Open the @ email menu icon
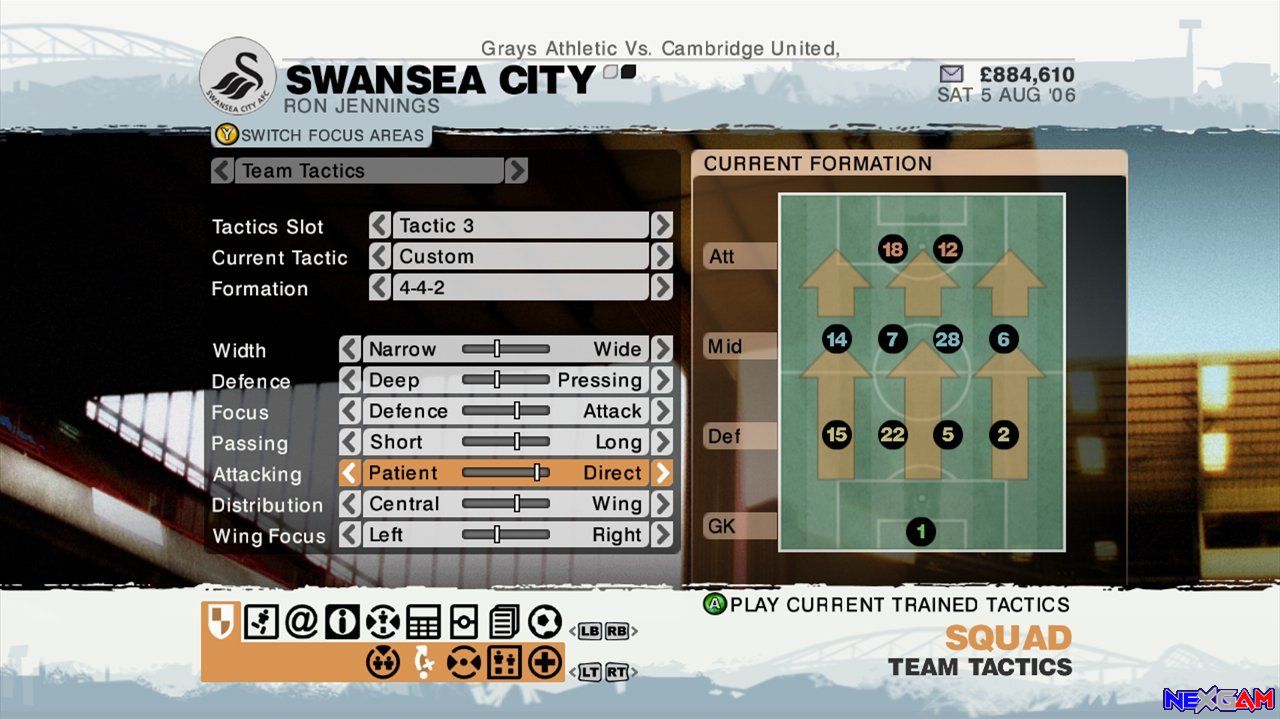 [300, 622]
